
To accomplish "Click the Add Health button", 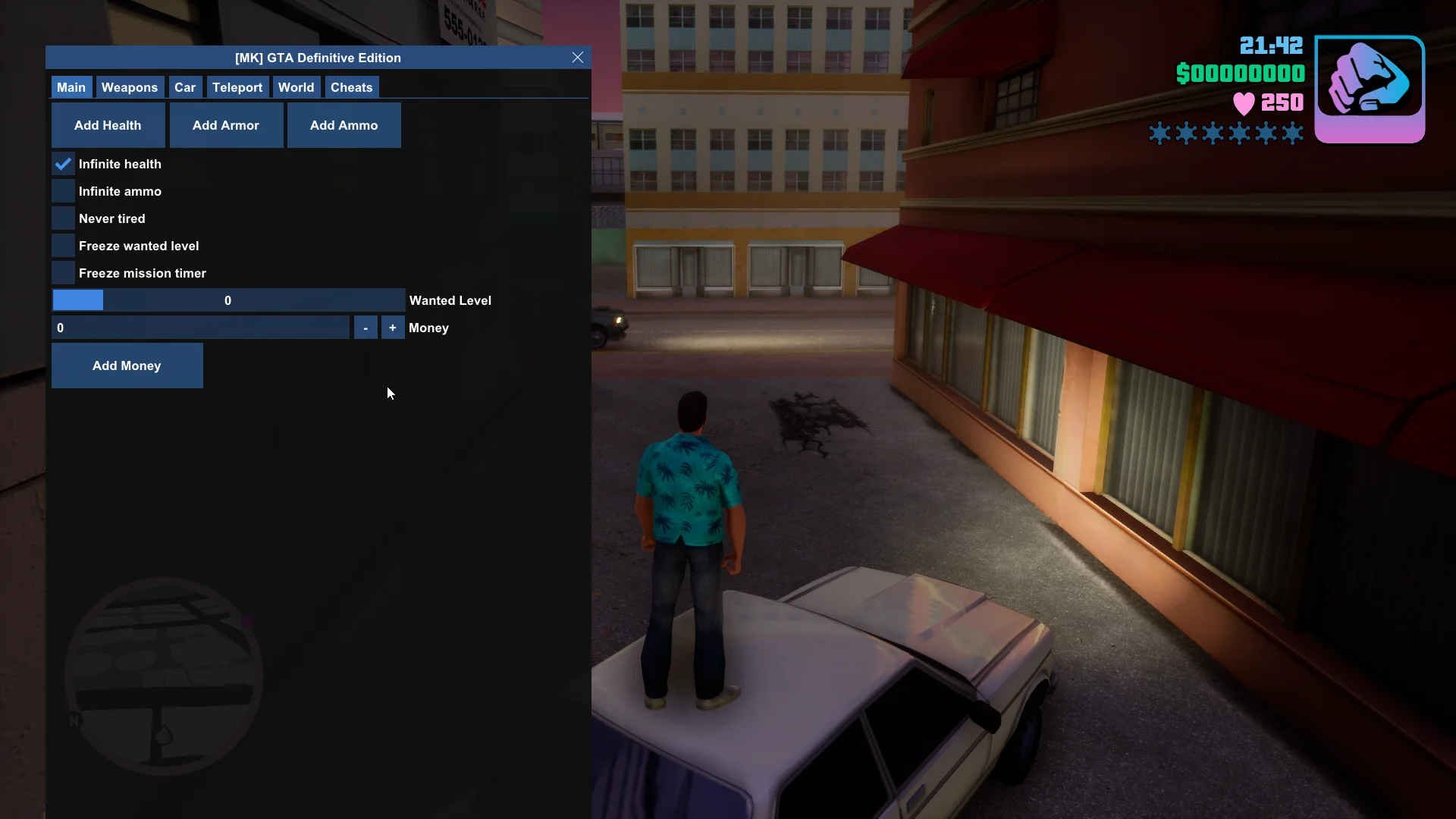I will coord(108,125).
